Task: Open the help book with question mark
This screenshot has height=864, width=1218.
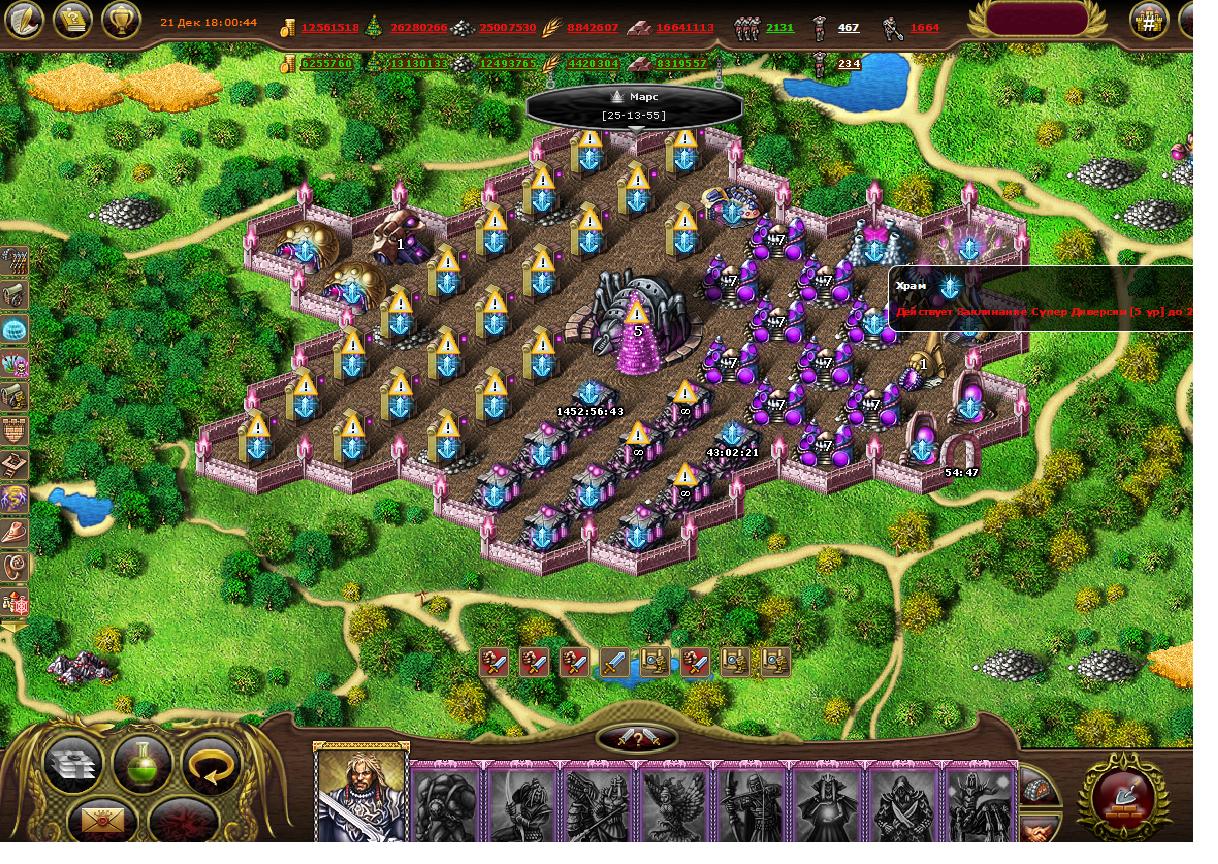Action: pos(72,19)
